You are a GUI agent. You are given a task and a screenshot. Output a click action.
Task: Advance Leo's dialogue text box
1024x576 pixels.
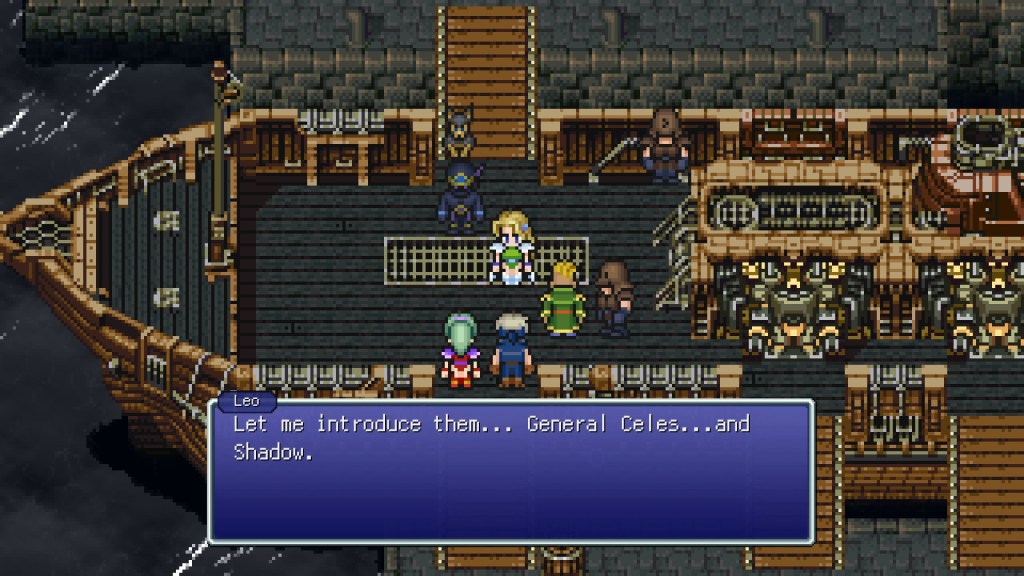coord(510,470)
